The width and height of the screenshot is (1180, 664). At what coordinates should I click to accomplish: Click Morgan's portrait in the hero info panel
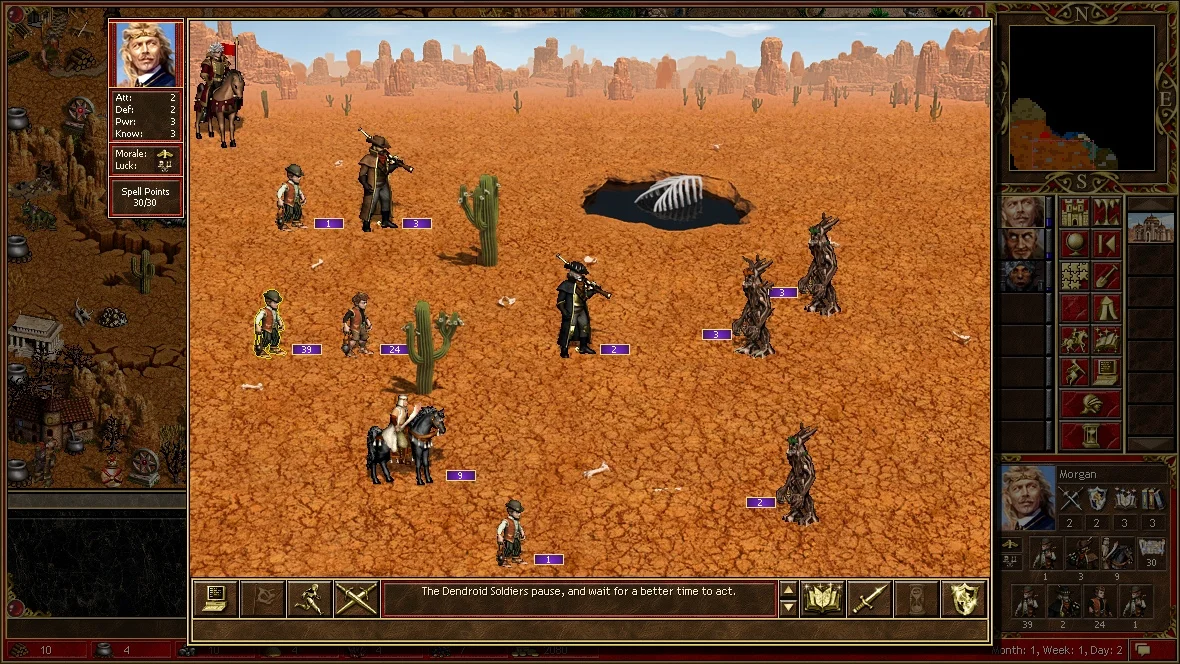click(1029, 497)
